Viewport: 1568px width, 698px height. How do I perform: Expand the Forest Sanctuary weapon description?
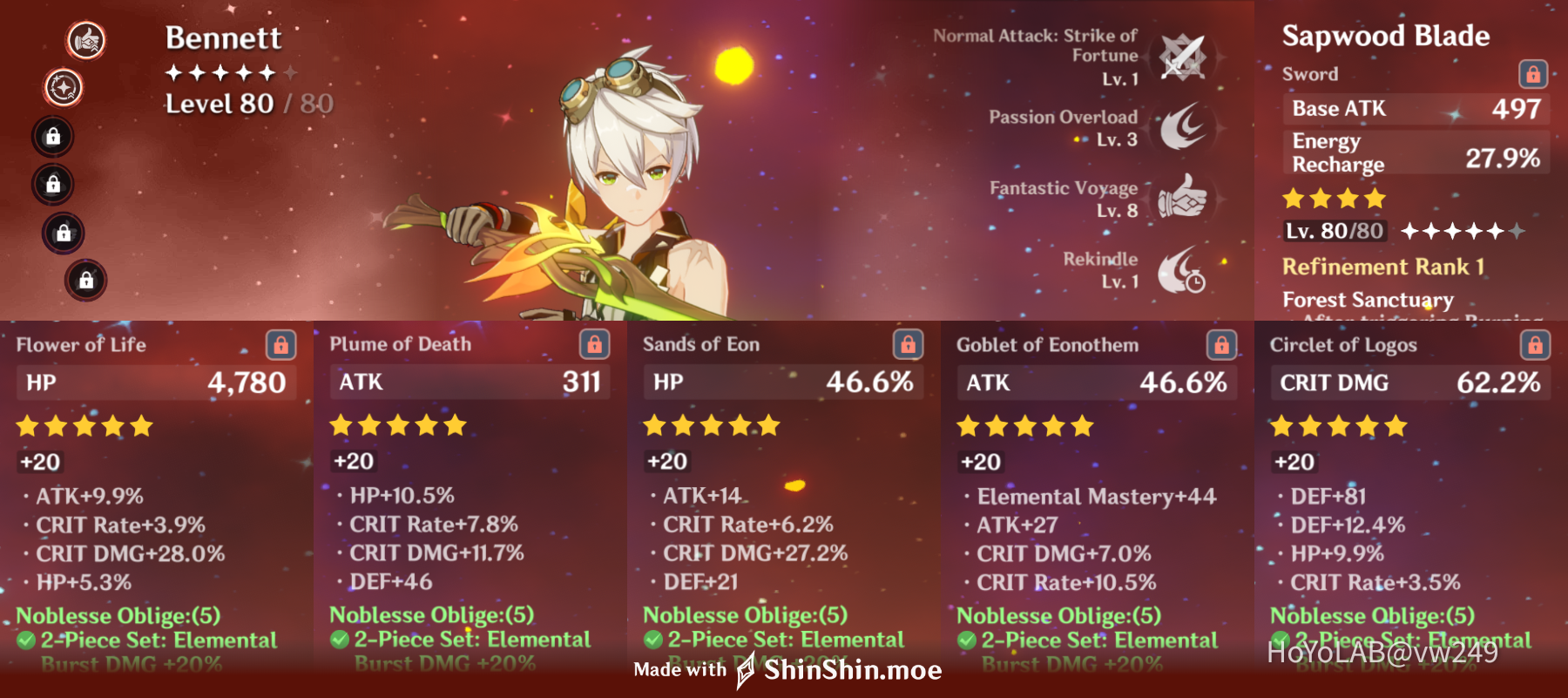point(1368,301)
